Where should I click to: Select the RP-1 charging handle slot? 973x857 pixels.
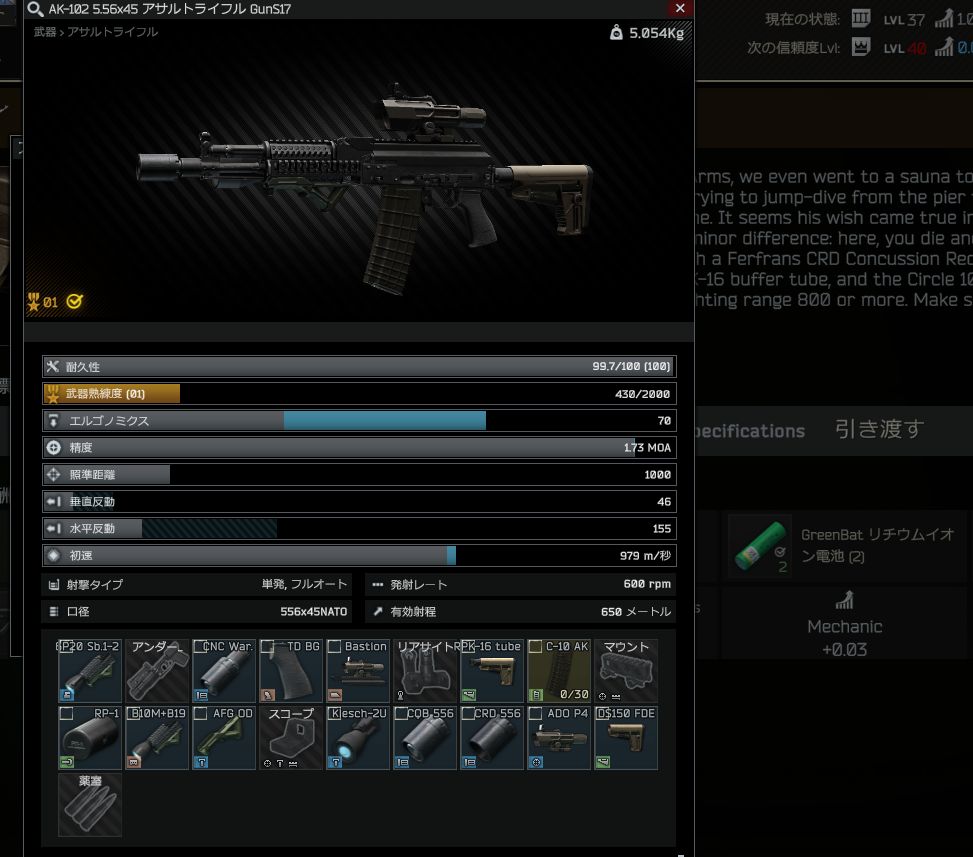pos(90,738)
